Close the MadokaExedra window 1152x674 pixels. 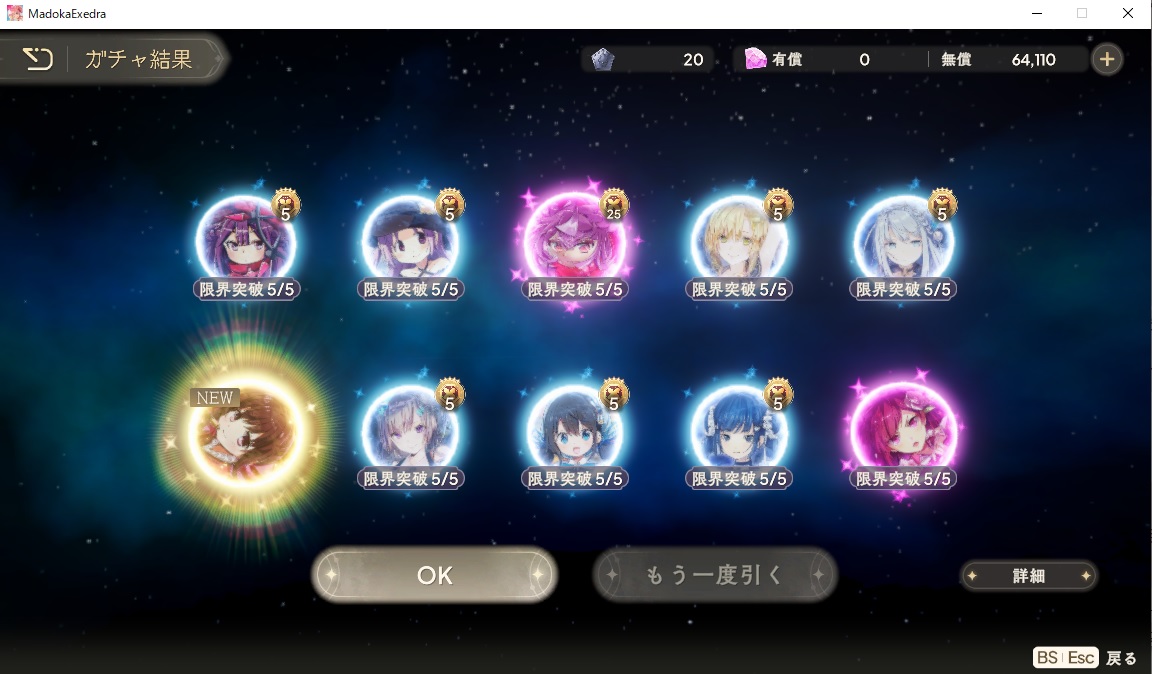point(1128,14)
